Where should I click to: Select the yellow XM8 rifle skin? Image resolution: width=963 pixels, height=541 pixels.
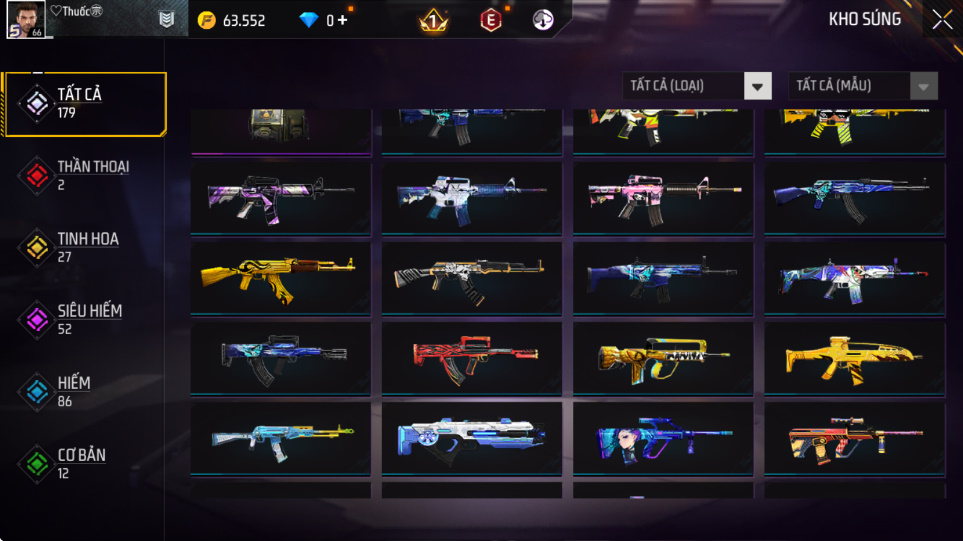click(x=854, y=355)
